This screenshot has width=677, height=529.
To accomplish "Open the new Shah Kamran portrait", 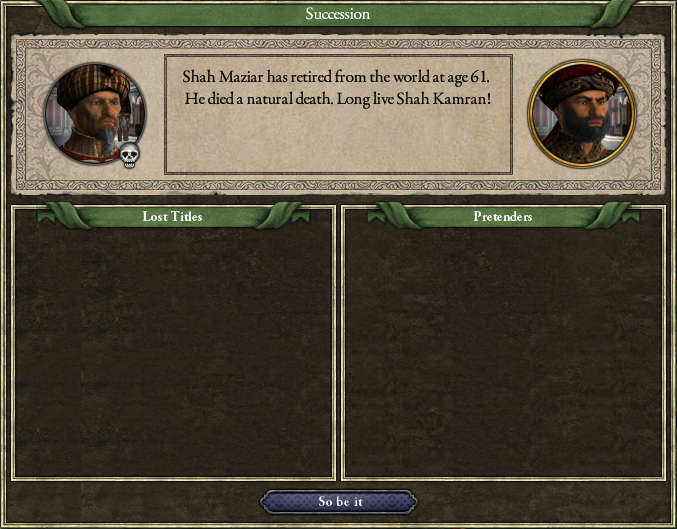I will click(581, 114).
